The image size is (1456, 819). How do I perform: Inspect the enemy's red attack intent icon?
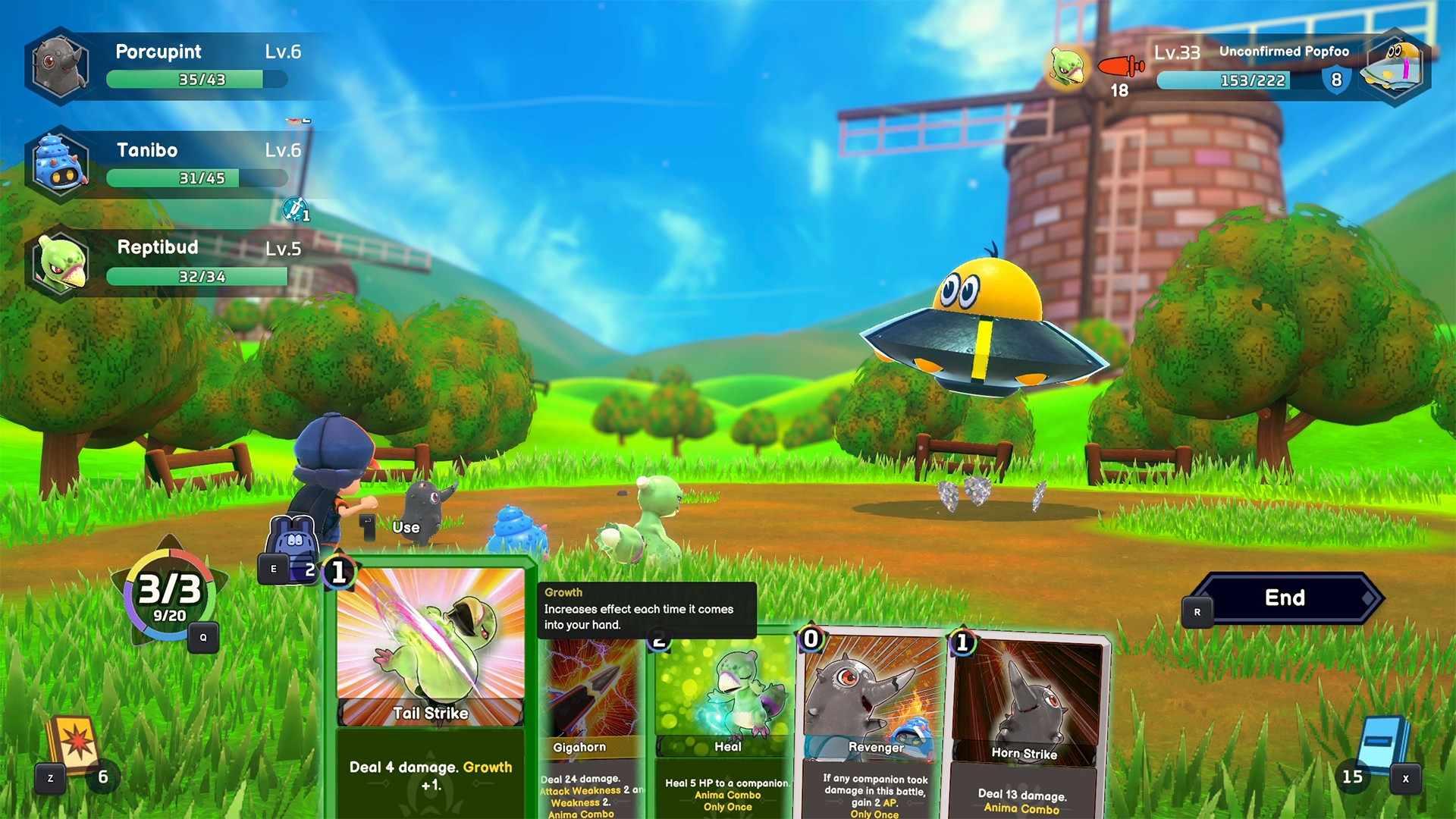pyautogui.click(x=1121, y=67)
